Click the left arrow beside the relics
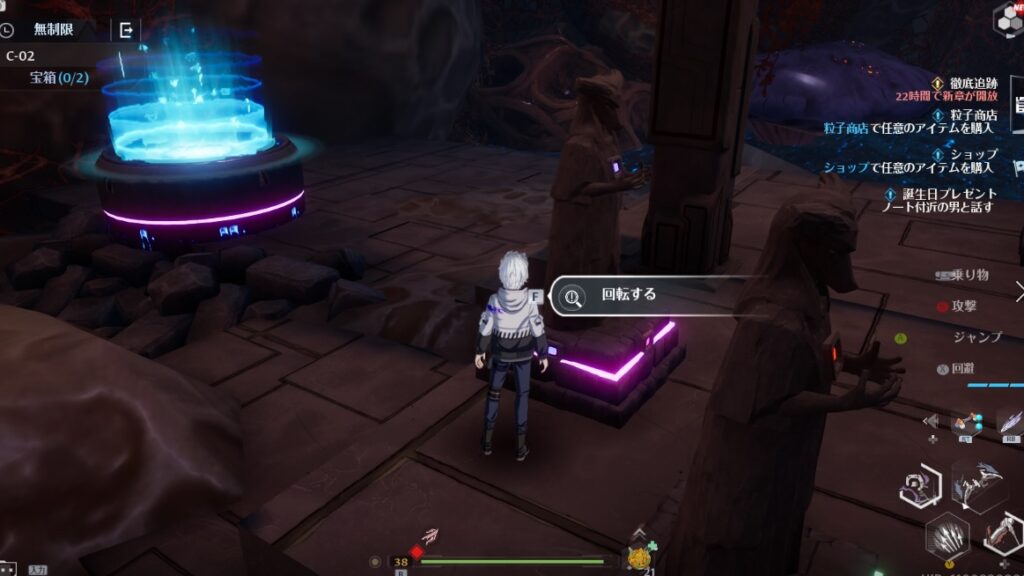Viewport: 1024px width, 576px height. click(932, 421)
